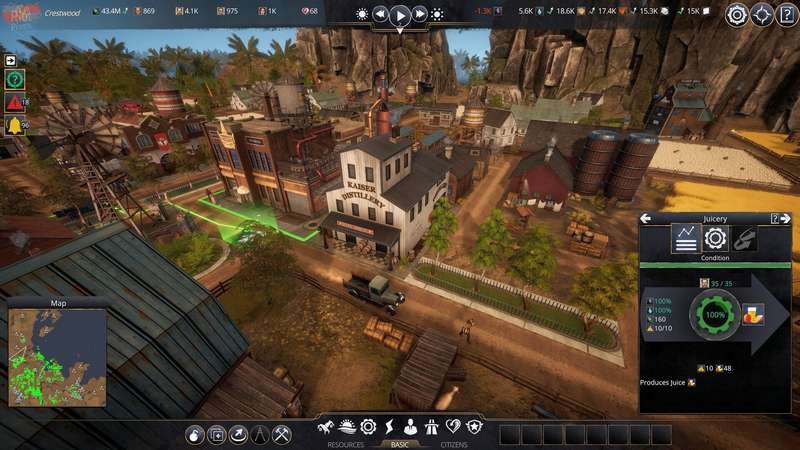Open the Juicery gear settings tab
Screen dimensions: 800x450
pyautogui.click(x=714, y=239)
